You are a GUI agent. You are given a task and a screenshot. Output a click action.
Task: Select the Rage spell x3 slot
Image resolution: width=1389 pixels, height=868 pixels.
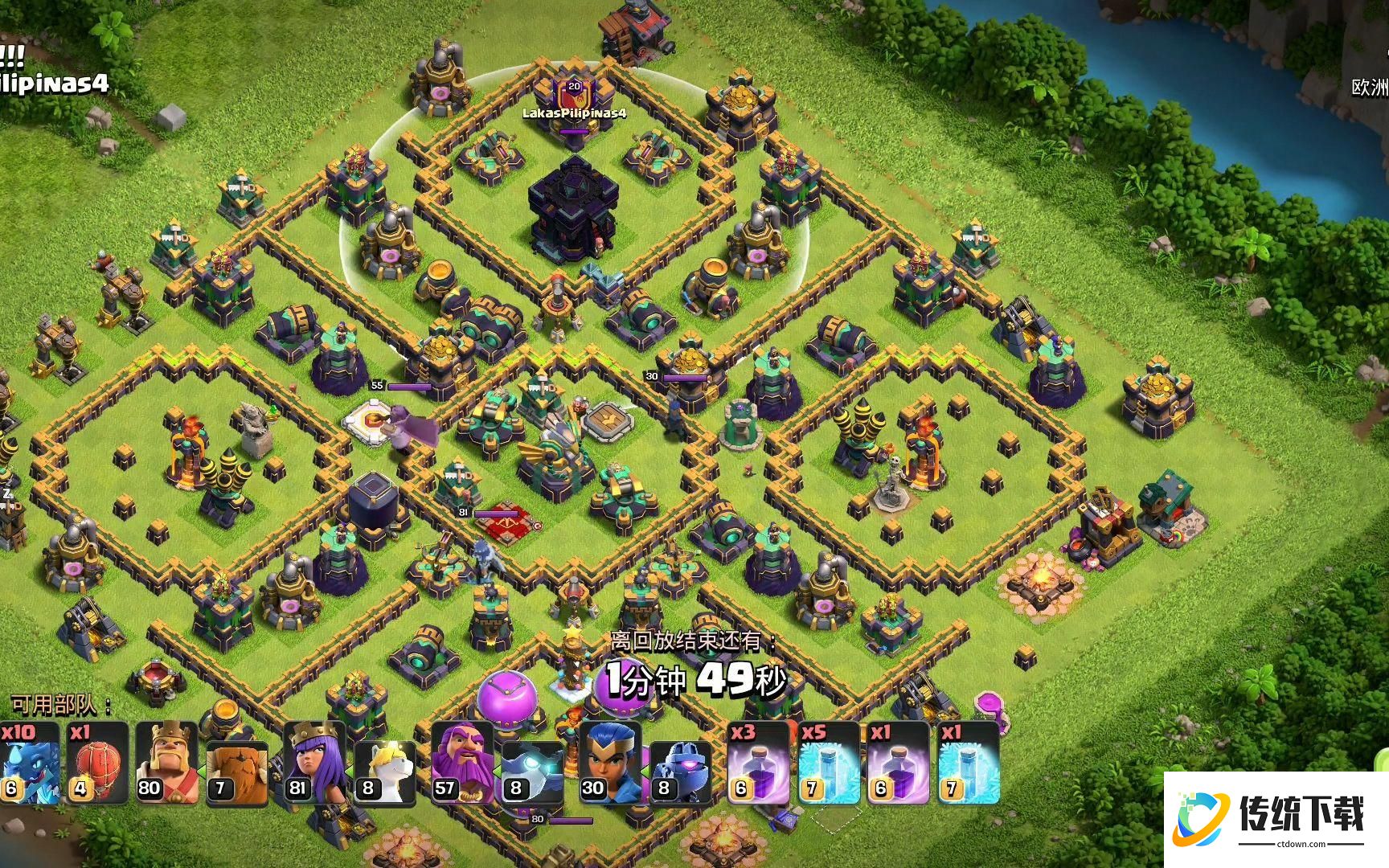(x=758, y=764)
